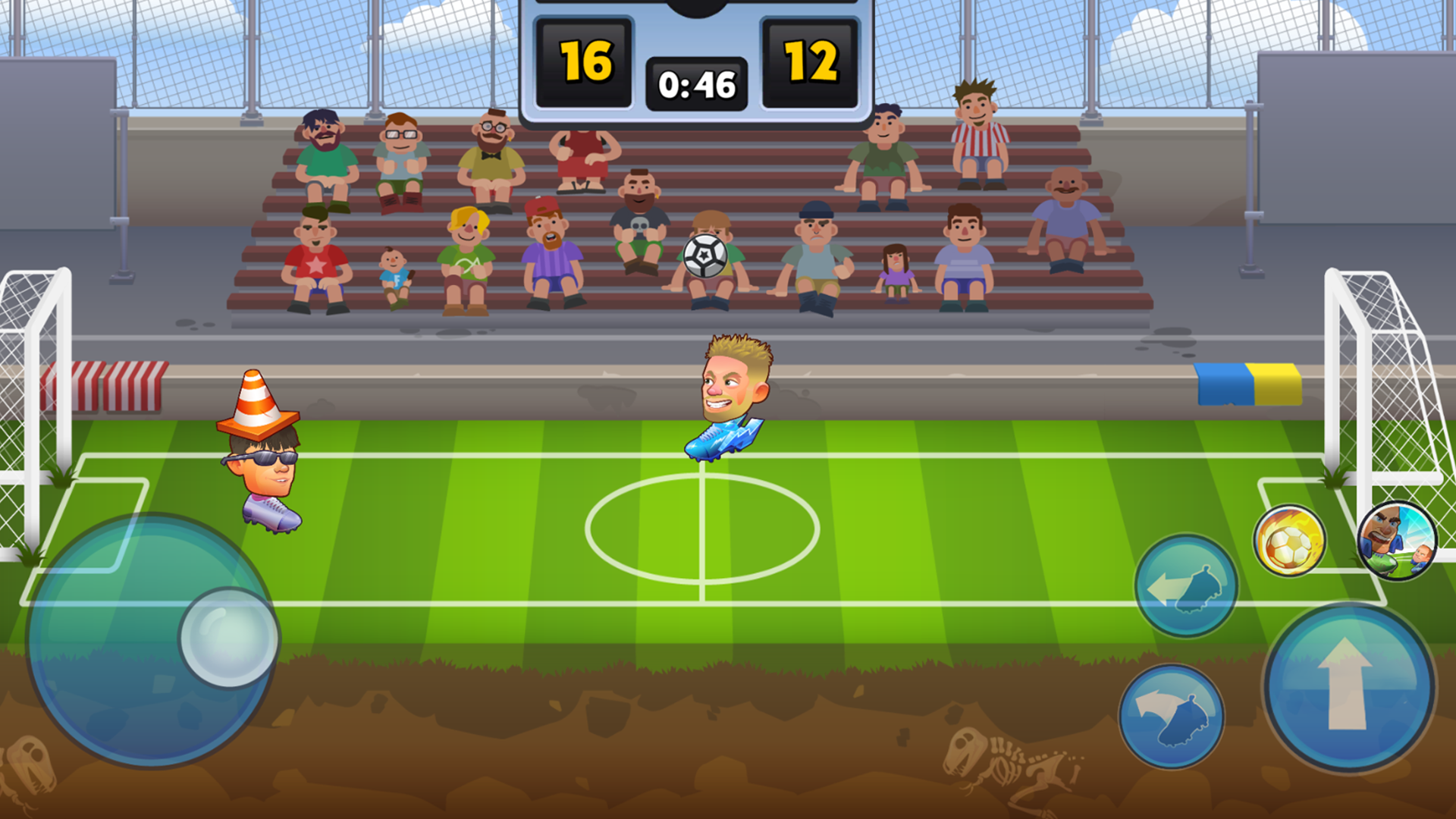This screenshot has height=819, width=1456.
Task: Tap the match timer showing 0:46
Action: (698, 85)
